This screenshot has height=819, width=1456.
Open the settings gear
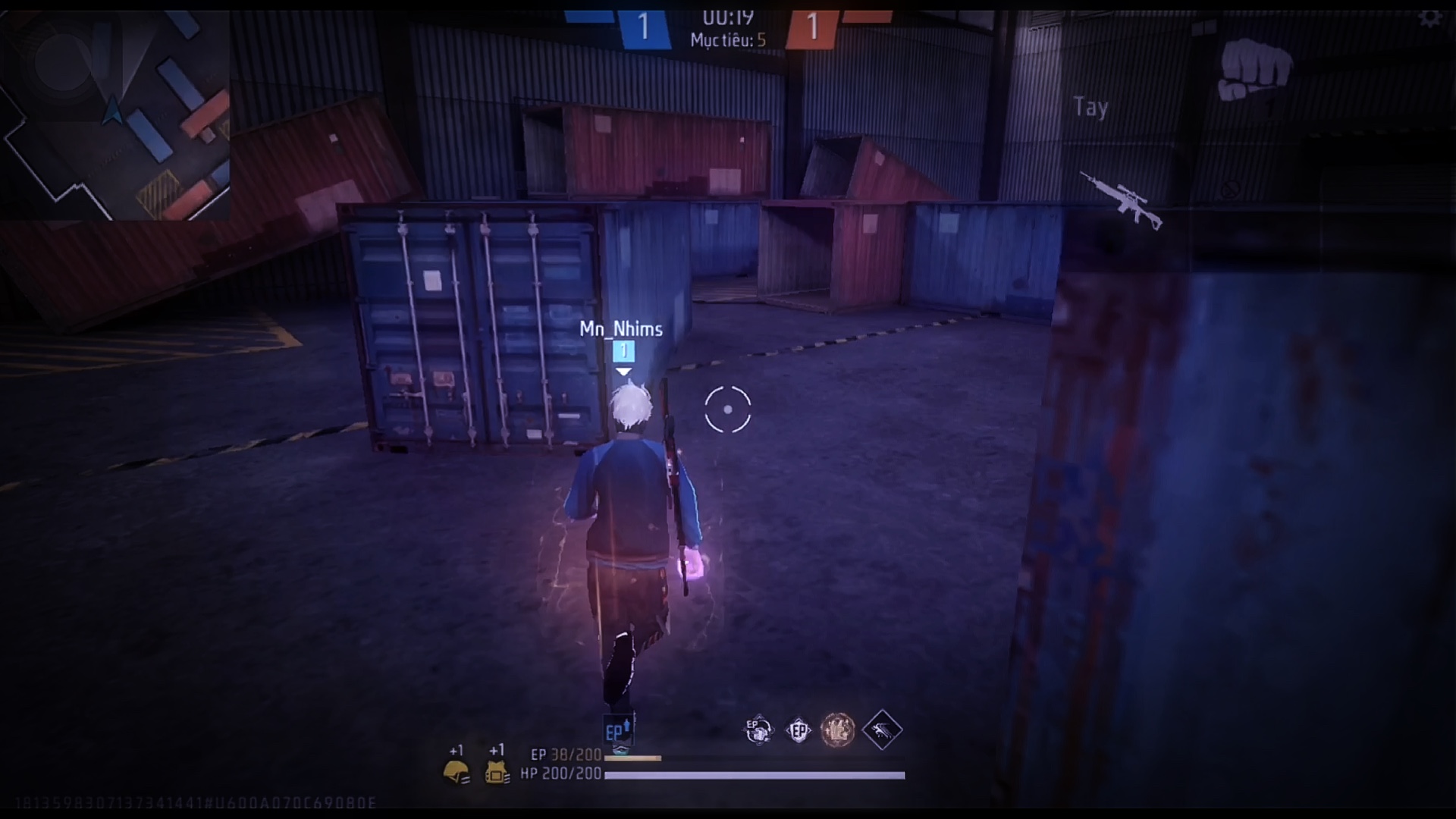coord(1429,17)
